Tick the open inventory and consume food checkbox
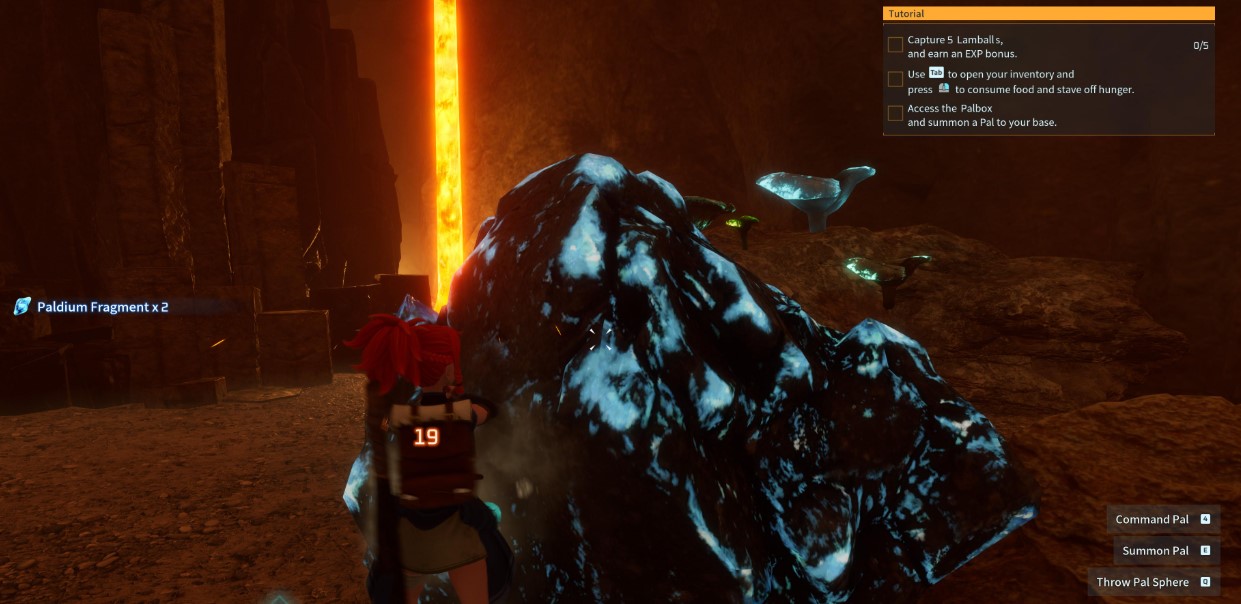The width and height of the screenshot is (1241, 604). pos(895,79)
